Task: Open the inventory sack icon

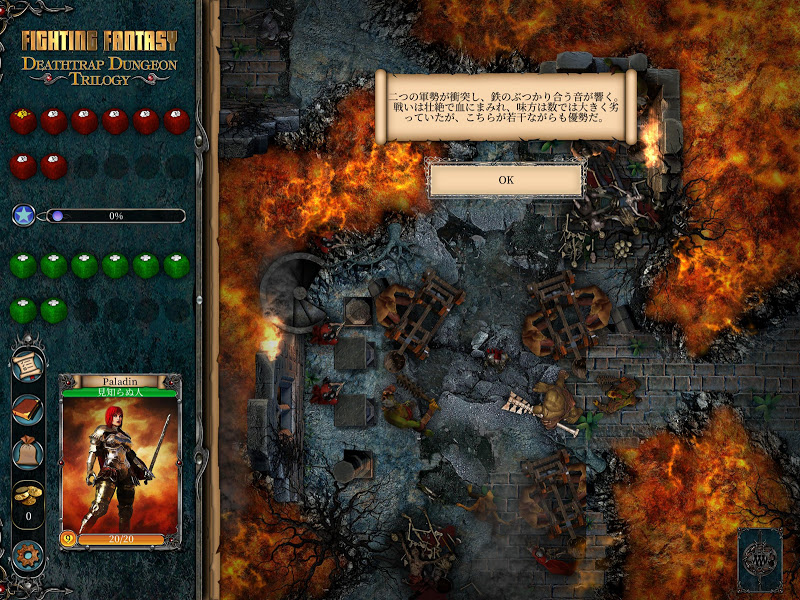Action: [x=27, y=453]
